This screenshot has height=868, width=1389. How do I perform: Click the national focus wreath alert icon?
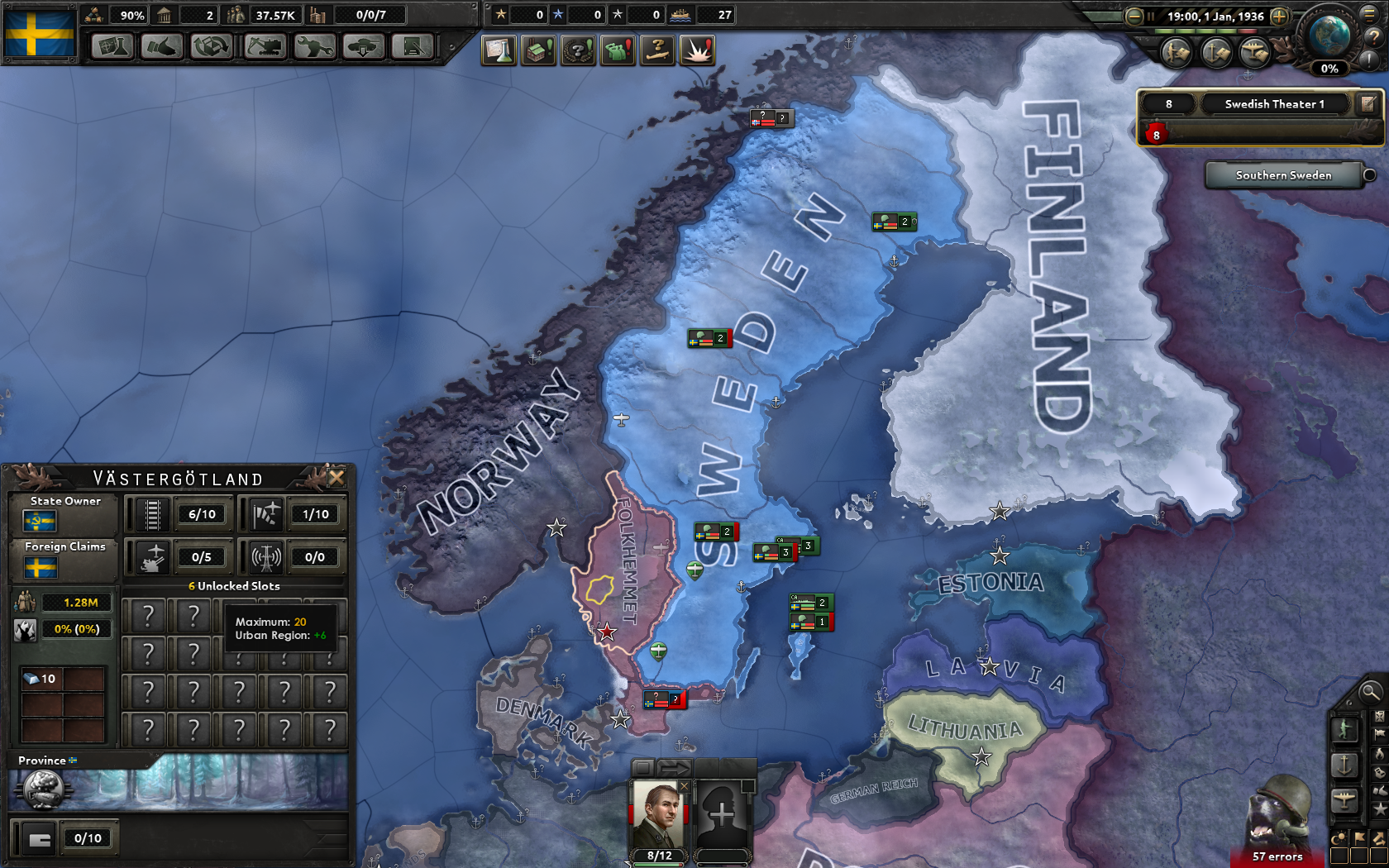(x=577, y=50)
